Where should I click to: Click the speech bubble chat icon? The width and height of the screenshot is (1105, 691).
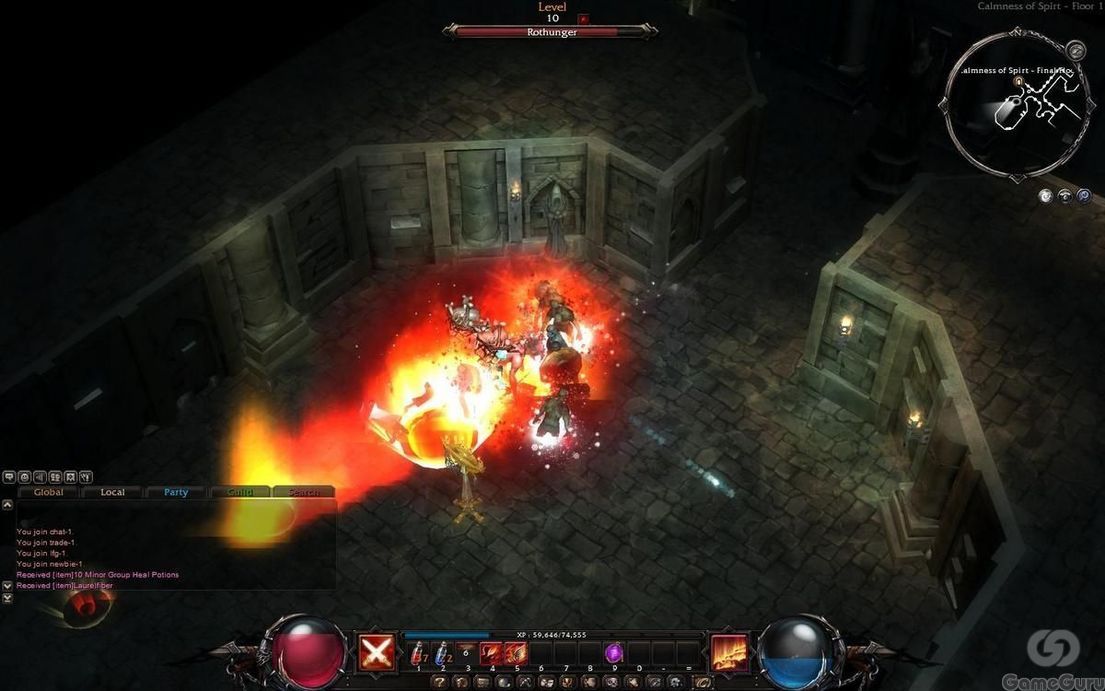9,477
